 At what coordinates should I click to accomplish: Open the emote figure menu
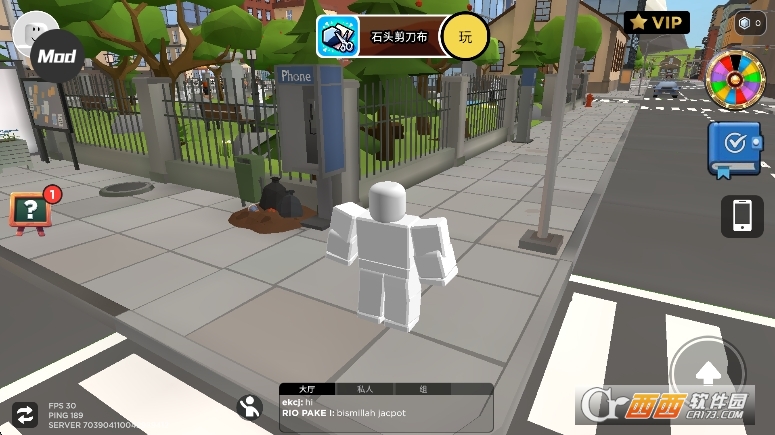pos(250,405)
